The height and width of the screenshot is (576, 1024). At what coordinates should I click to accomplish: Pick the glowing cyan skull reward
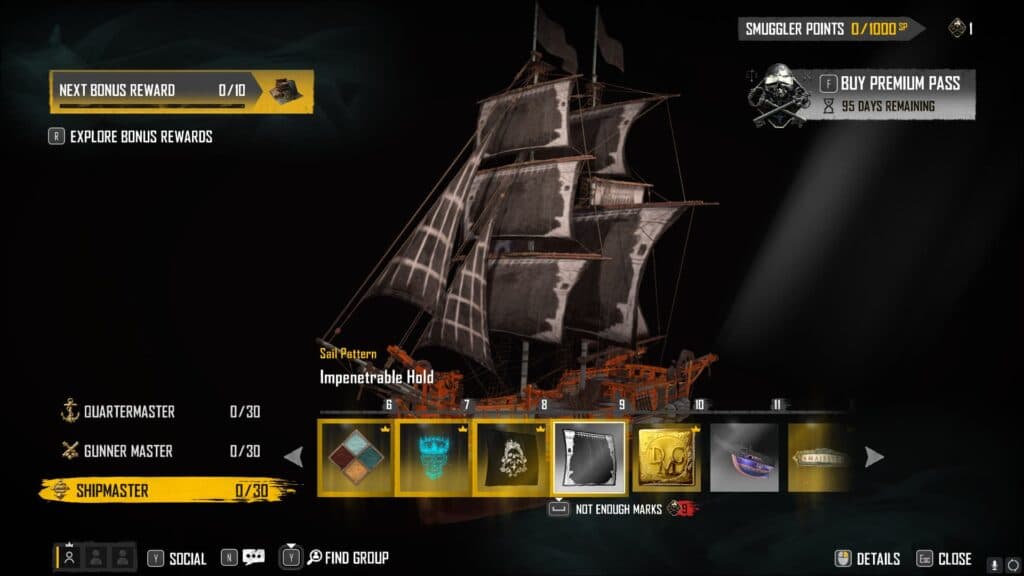pos(434,457)
